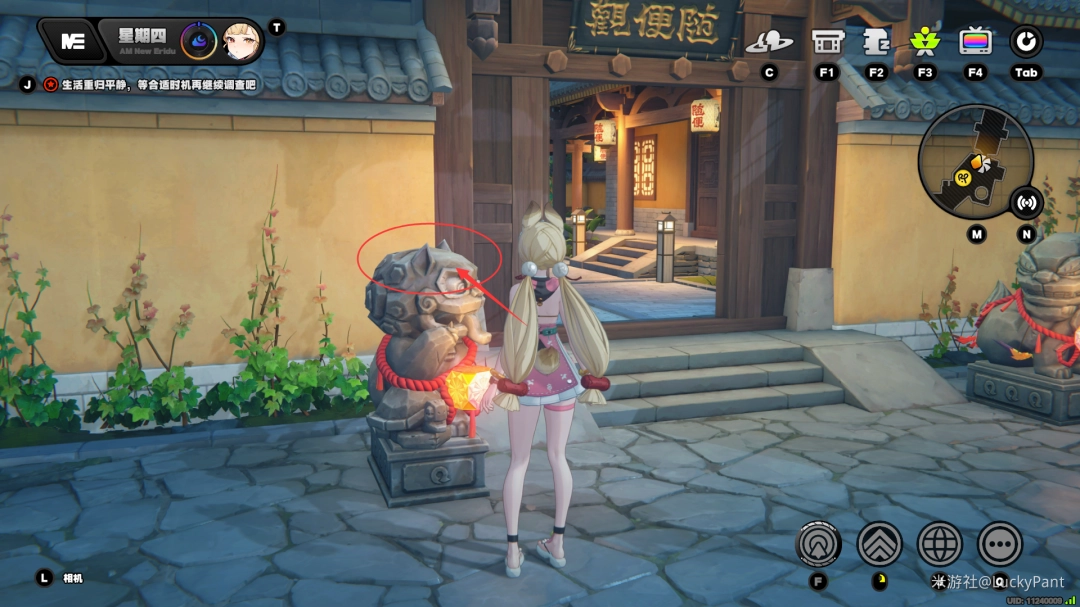The height and width of the screenshot is (607, 1080).
Task: Open the rainbow television icon
Action: (x=975, y=42)
